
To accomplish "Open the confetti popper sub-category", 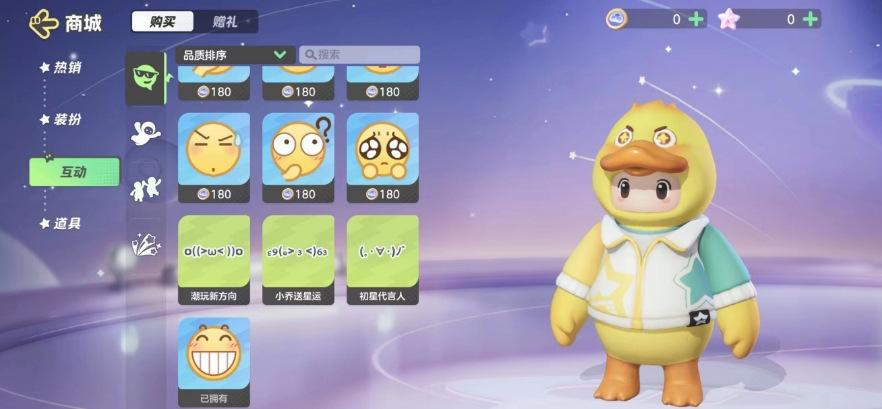I will click(146, 243).
